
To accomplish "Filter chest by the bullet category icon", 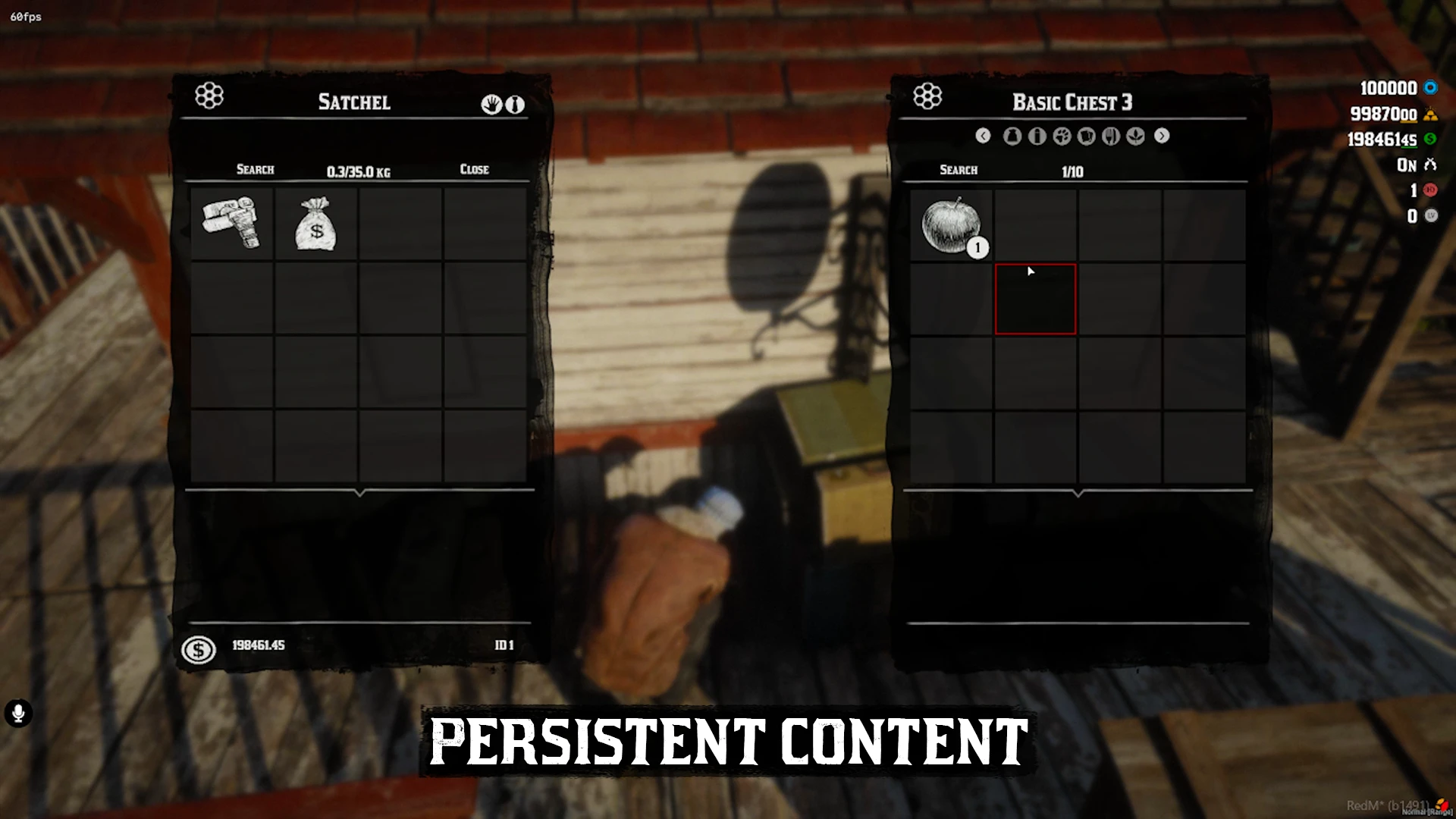I will pyautogui.click(x=1037, y=136).
